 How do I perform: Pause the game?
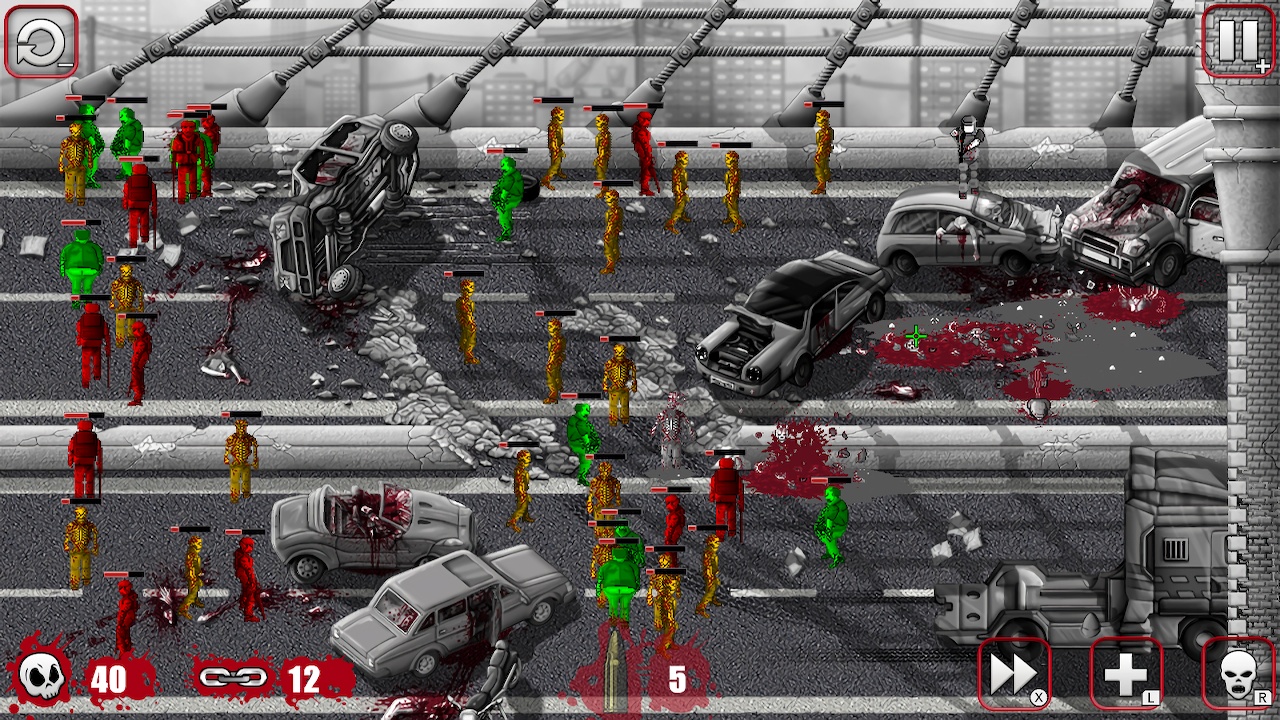pos(1237,41)
